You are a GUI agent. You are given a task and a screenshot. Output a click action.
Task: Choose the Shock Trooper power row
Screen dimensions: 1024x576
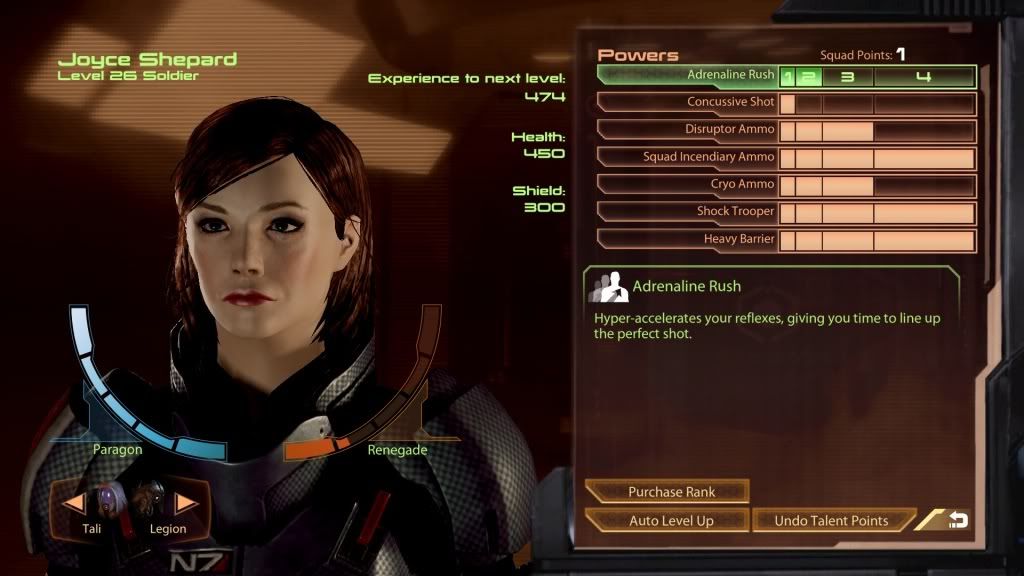pyautogui.click(x=688, y=212)
